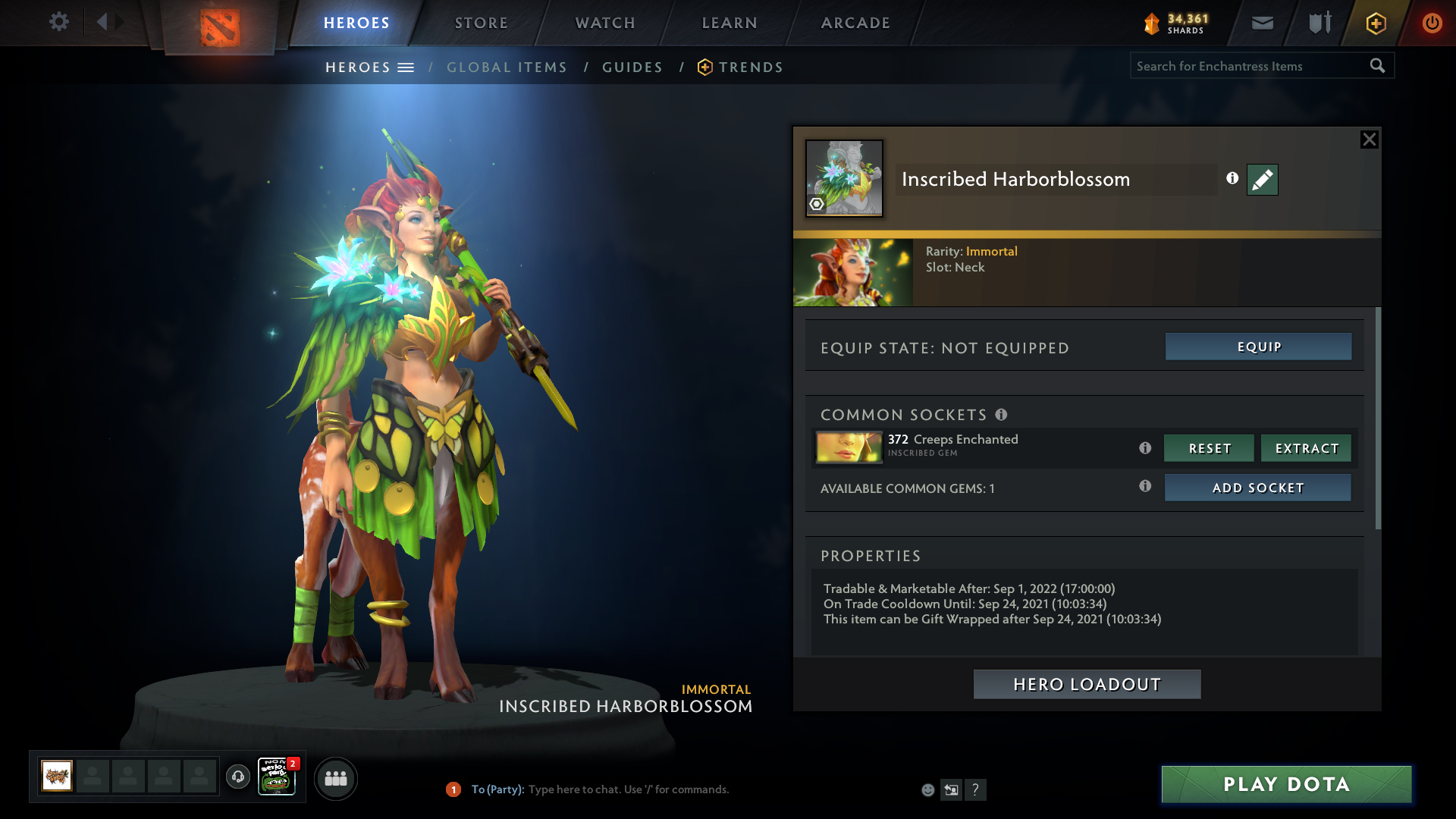Quit game with the power button

pos(1432,23)
